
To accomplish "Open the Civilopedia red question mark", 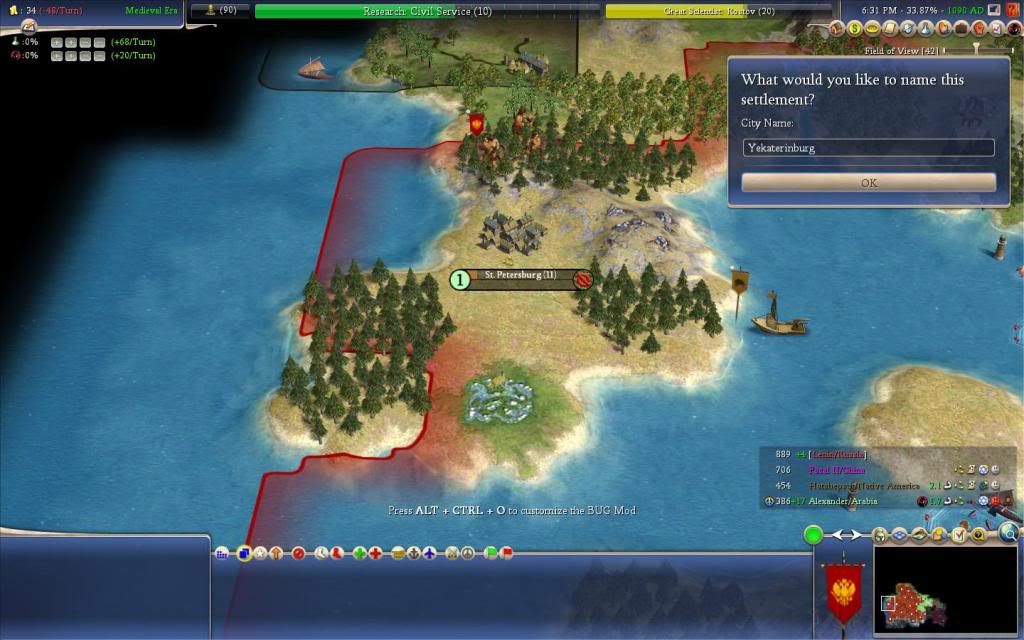I will [x=1012, y=10].
